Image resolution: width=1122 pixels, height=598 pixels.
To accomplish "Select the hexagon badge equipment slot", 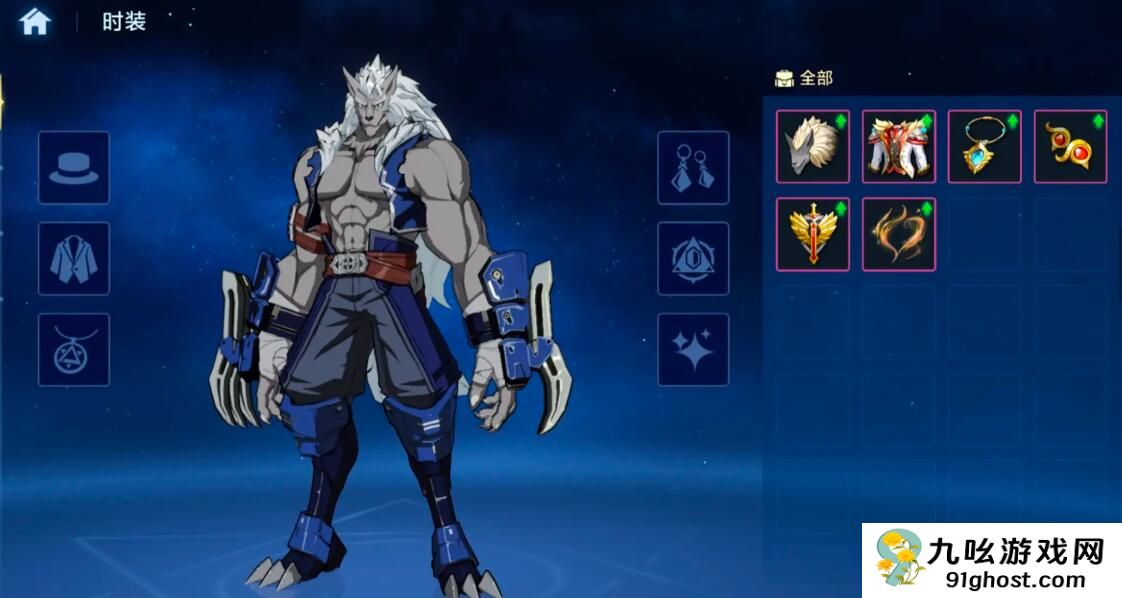I will point(693,259).
